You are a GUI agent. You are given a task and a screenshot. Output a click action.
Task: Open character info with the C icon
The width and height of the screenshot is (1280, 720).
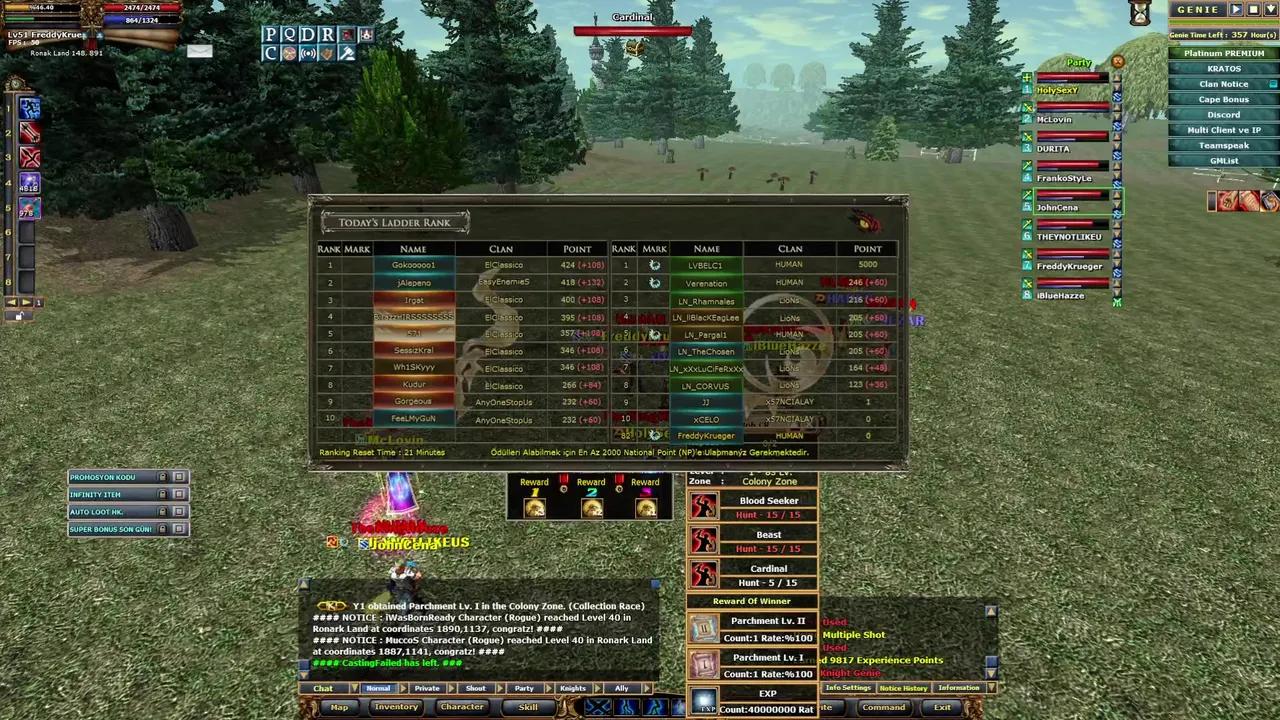pyautogui.click(x=271, y=53)
